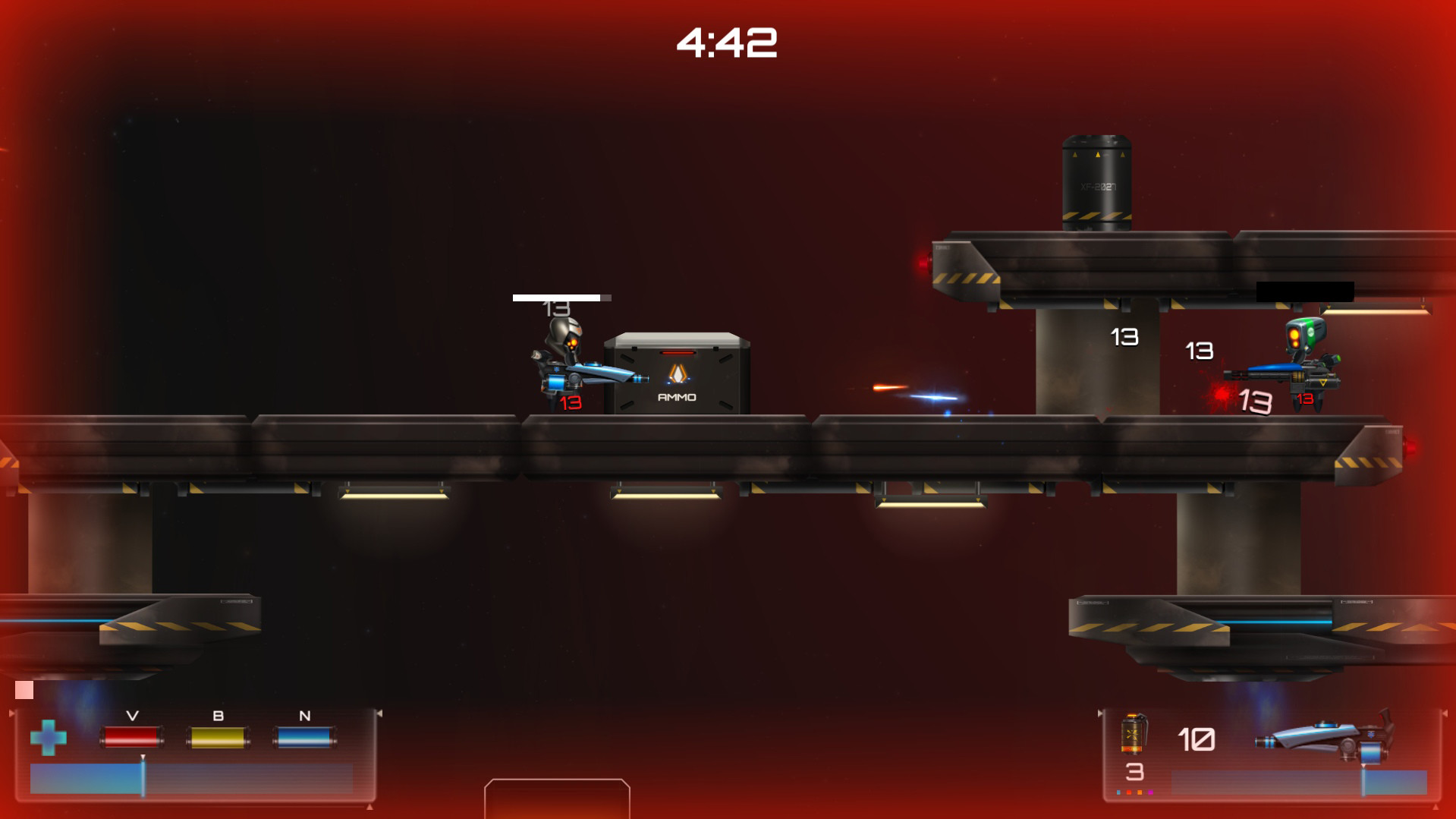Click the teal health cross icon
This screenshot has width=1456, height=819.
point(49,738)
